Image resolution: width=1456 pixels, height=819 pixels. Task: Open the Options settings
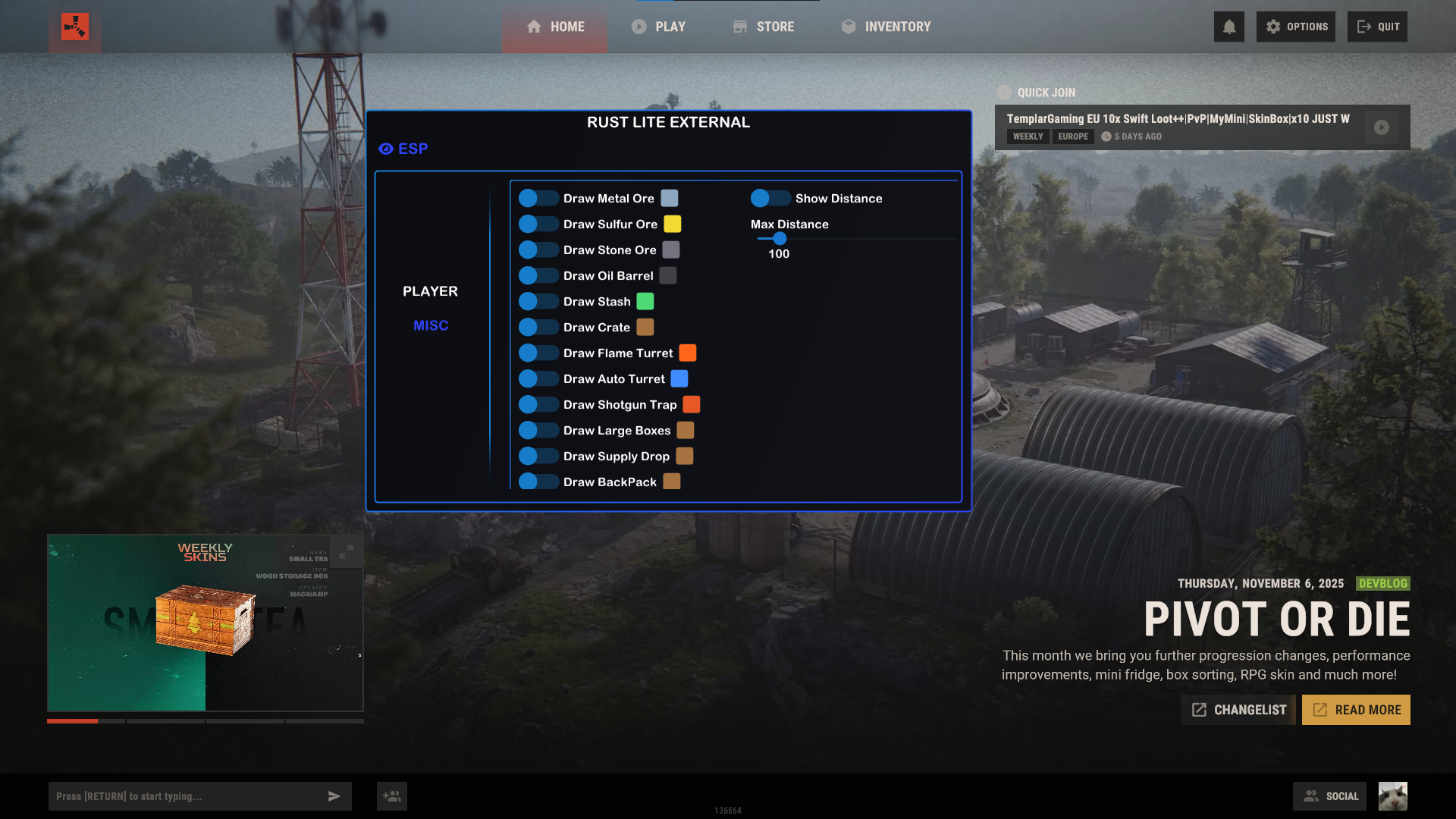point(1296,27)
